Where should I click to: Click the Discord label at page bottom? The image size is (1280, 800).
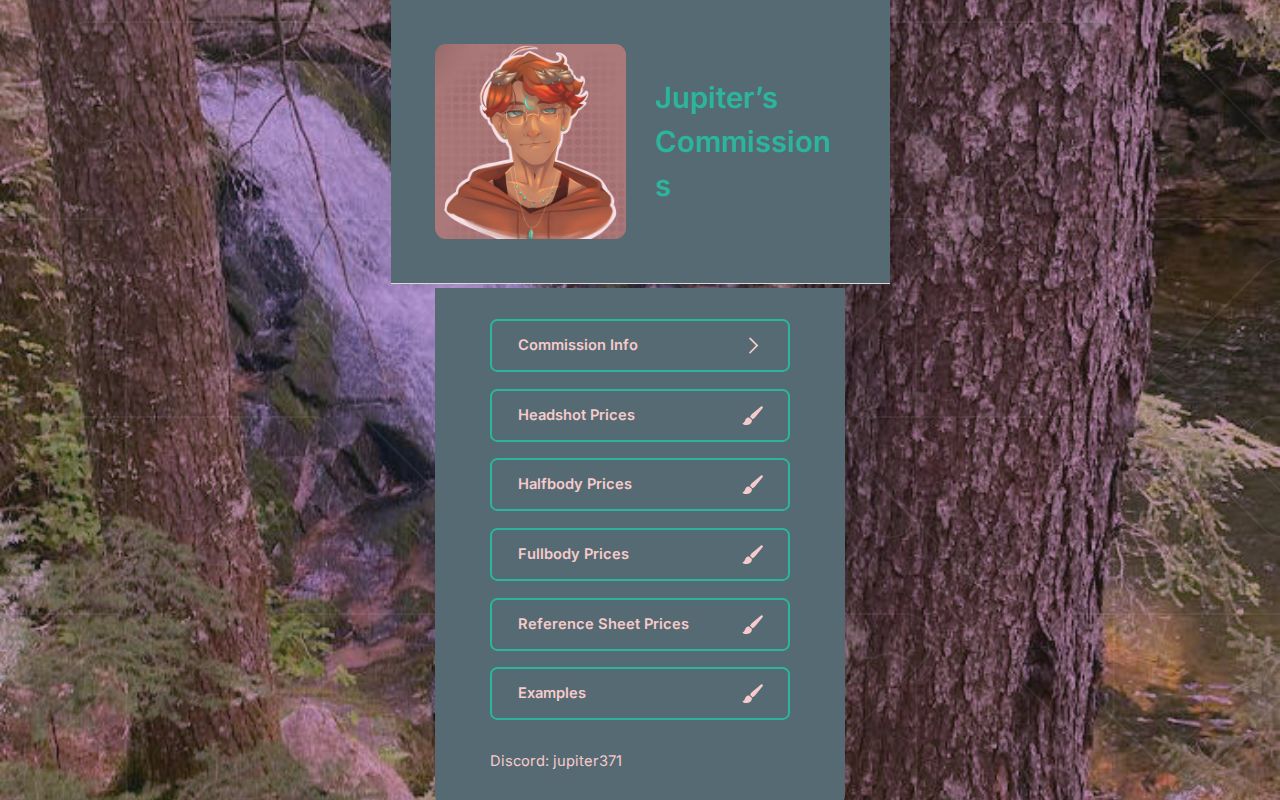point(556,761)
